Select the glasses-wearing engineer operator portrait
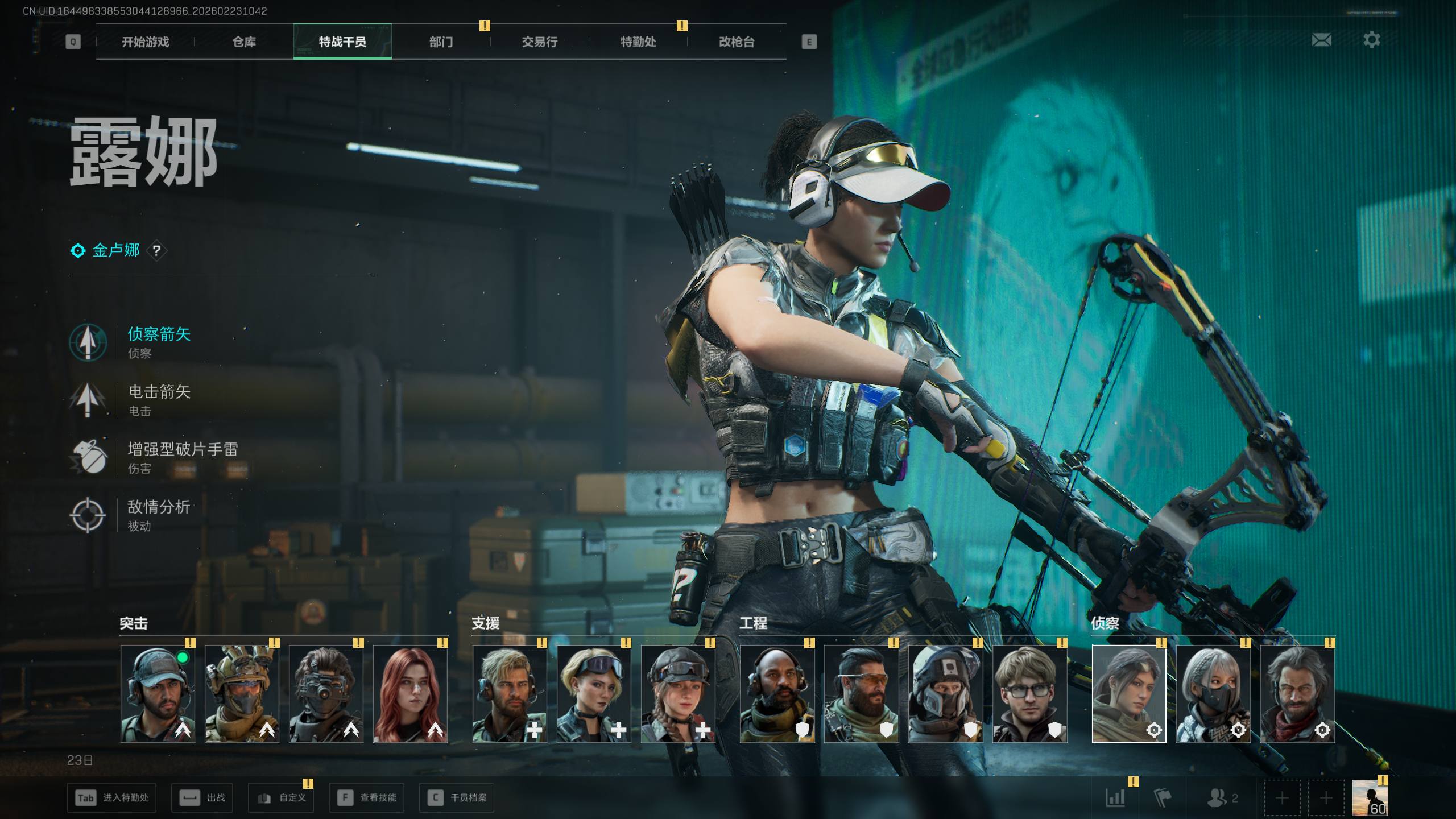This screenshot has height=819, width=1456. pyautogui.click(x=1029, y=694)
